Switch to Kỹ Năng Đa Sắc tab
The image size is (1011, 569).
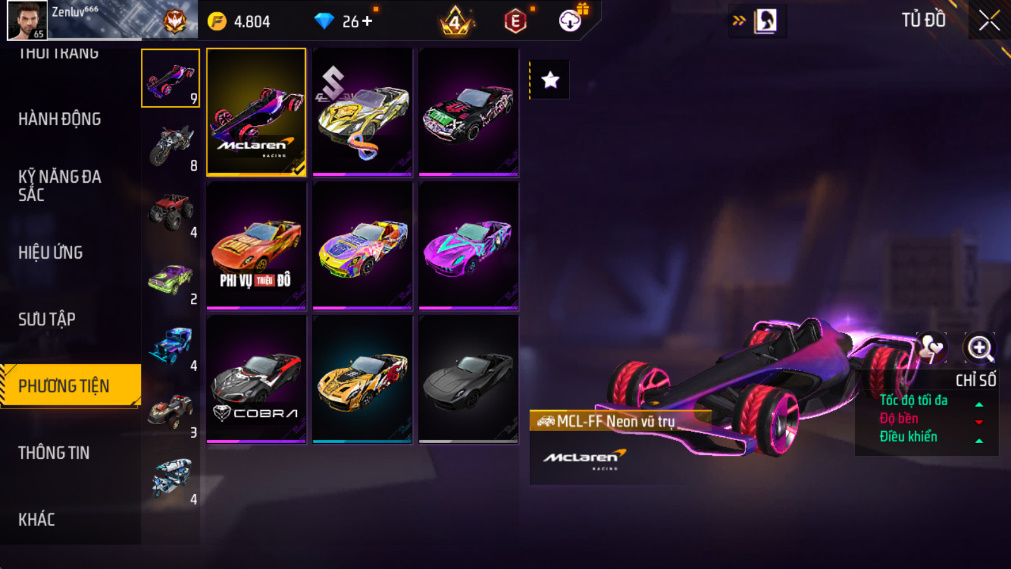[x=60, y=185]
